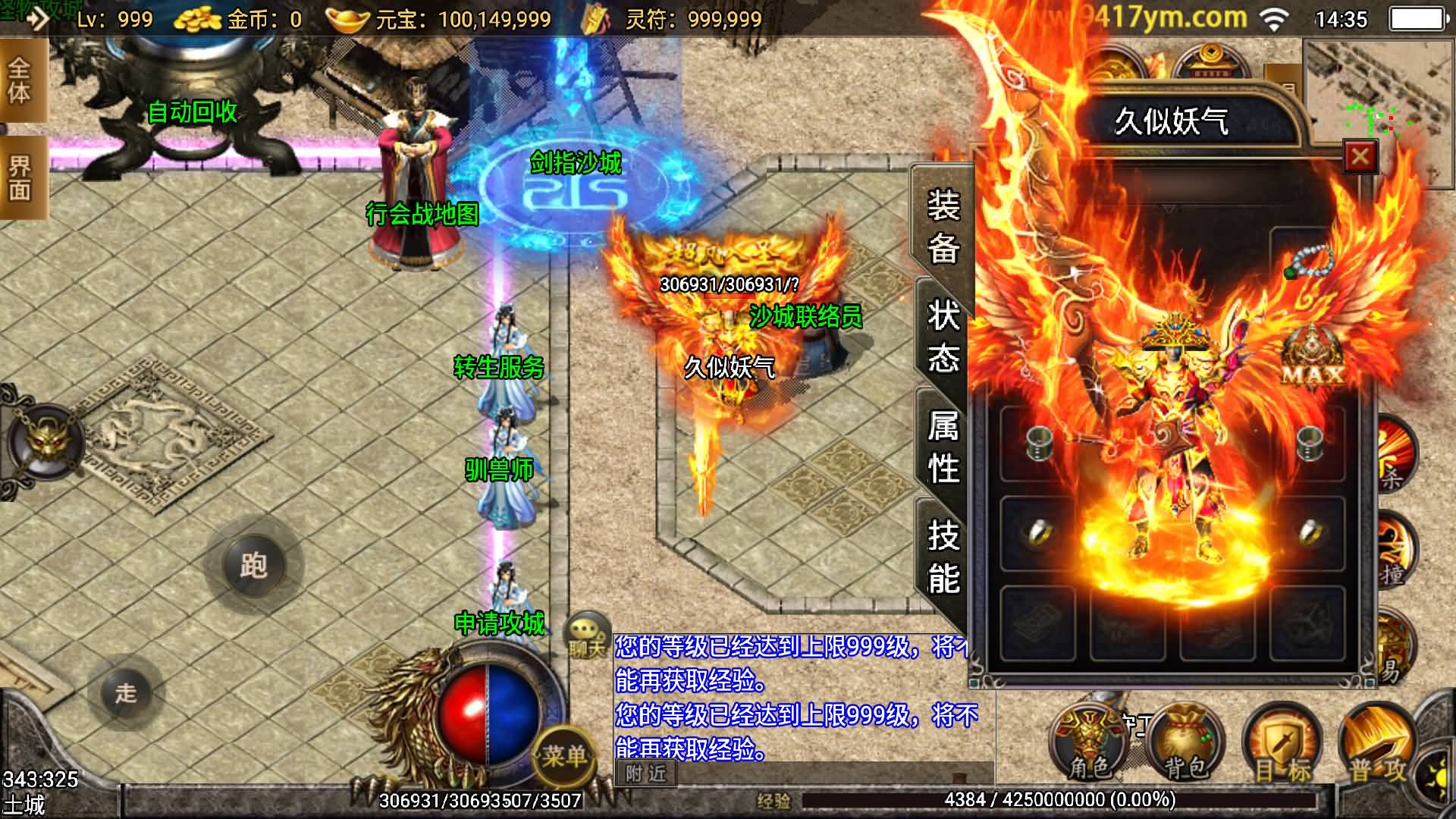
Task: Switch chat to the 附近 nearby channel
Action: (645, 773)
